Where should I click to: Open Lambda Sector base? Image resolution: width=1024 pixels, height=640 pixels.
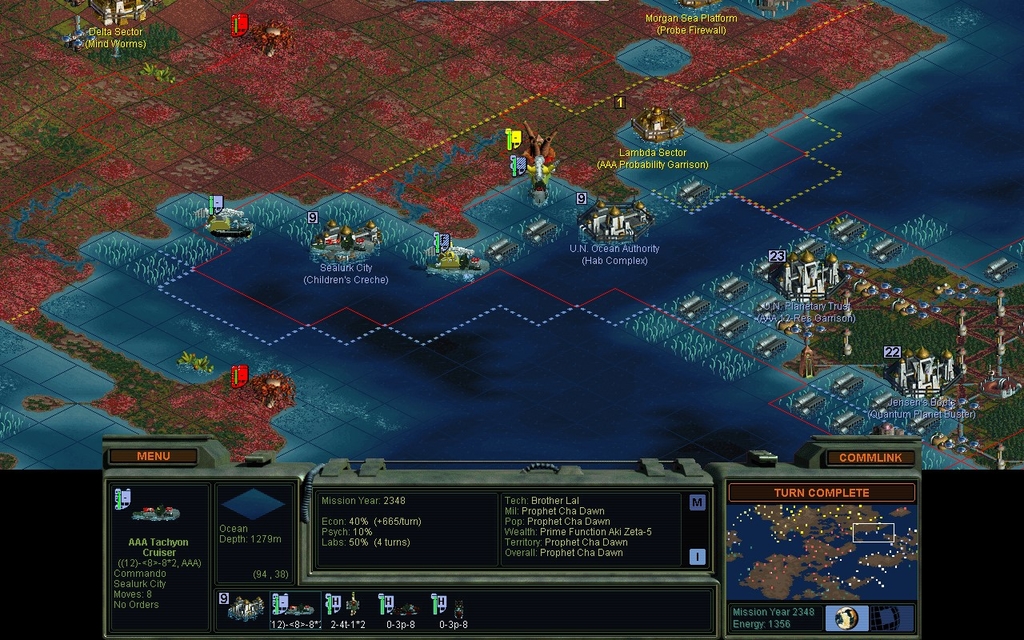coord(656,124)
